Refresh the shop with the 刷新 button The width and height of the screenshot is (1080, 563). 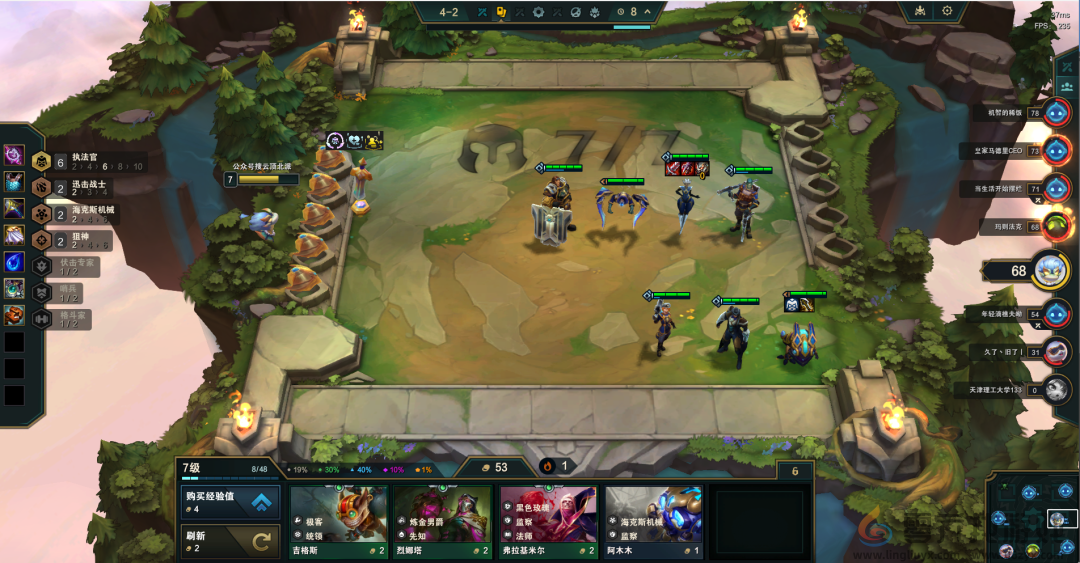point(229,541)
